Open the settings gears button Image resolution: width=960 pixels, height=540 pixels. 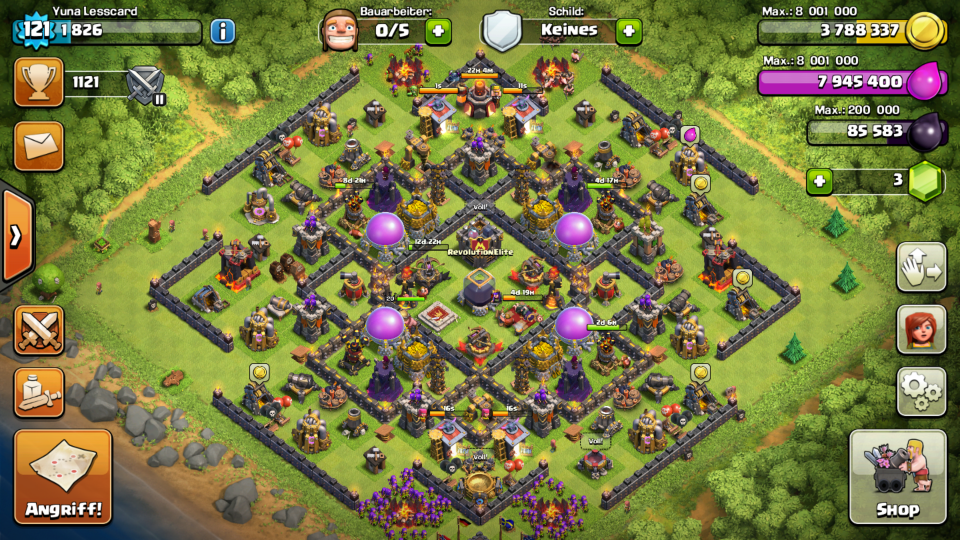click(921, 391)
